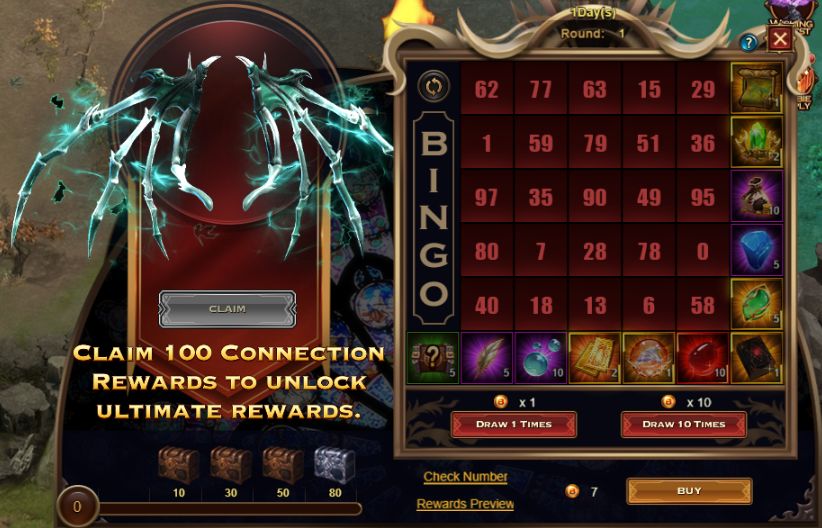Buy more draw tokens
The width and height of the screenshot is (822, 528).
(689, 491)
